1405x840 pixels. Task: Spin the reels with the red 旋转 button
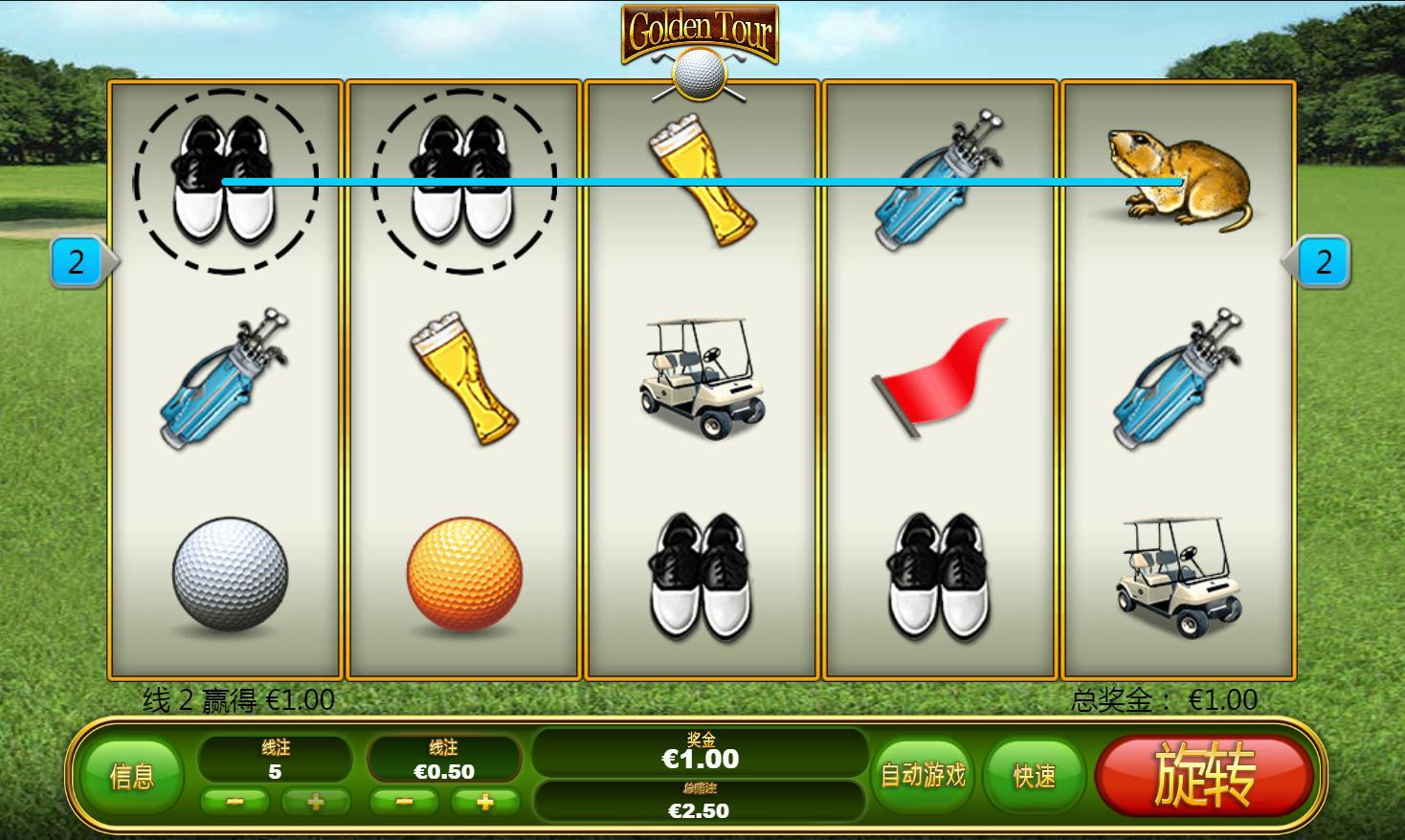(1203, 776)
